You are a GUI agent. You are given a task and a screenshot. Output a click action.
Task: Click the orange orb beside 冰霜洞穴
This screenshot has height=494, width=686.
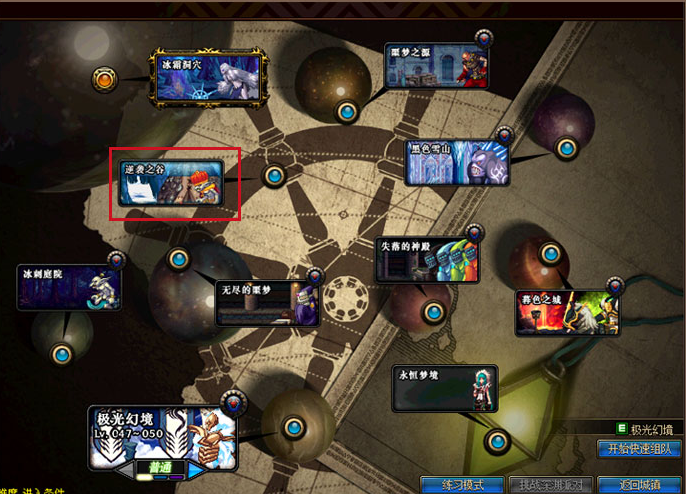[x=105, y=77]
